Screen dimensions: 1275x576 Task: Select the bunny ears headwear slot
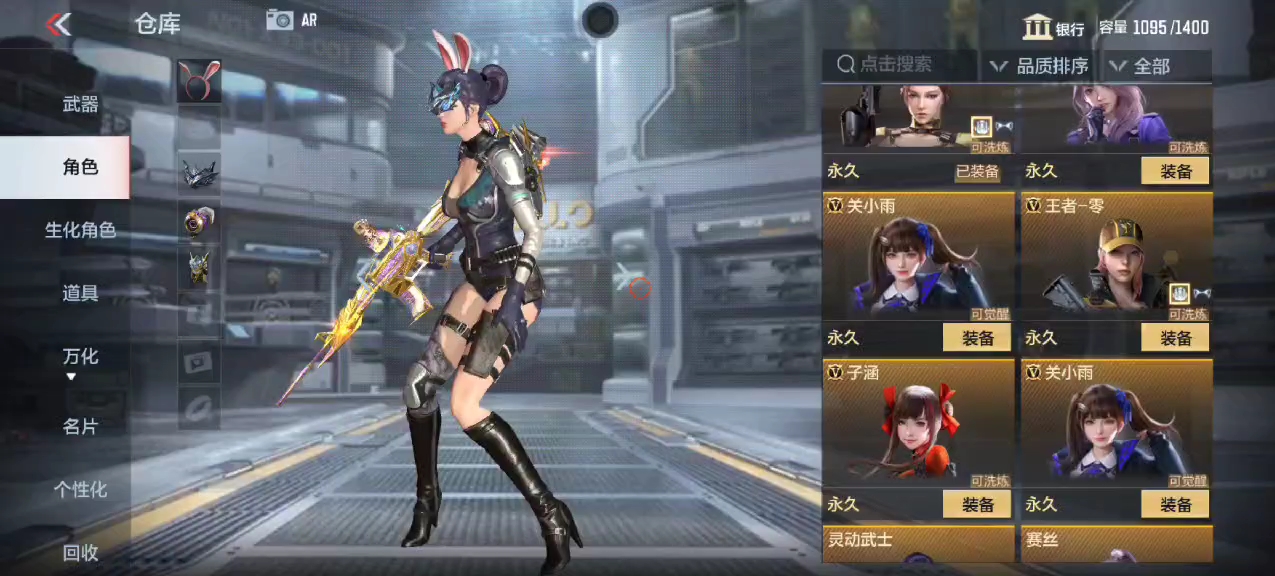[199, 81]
